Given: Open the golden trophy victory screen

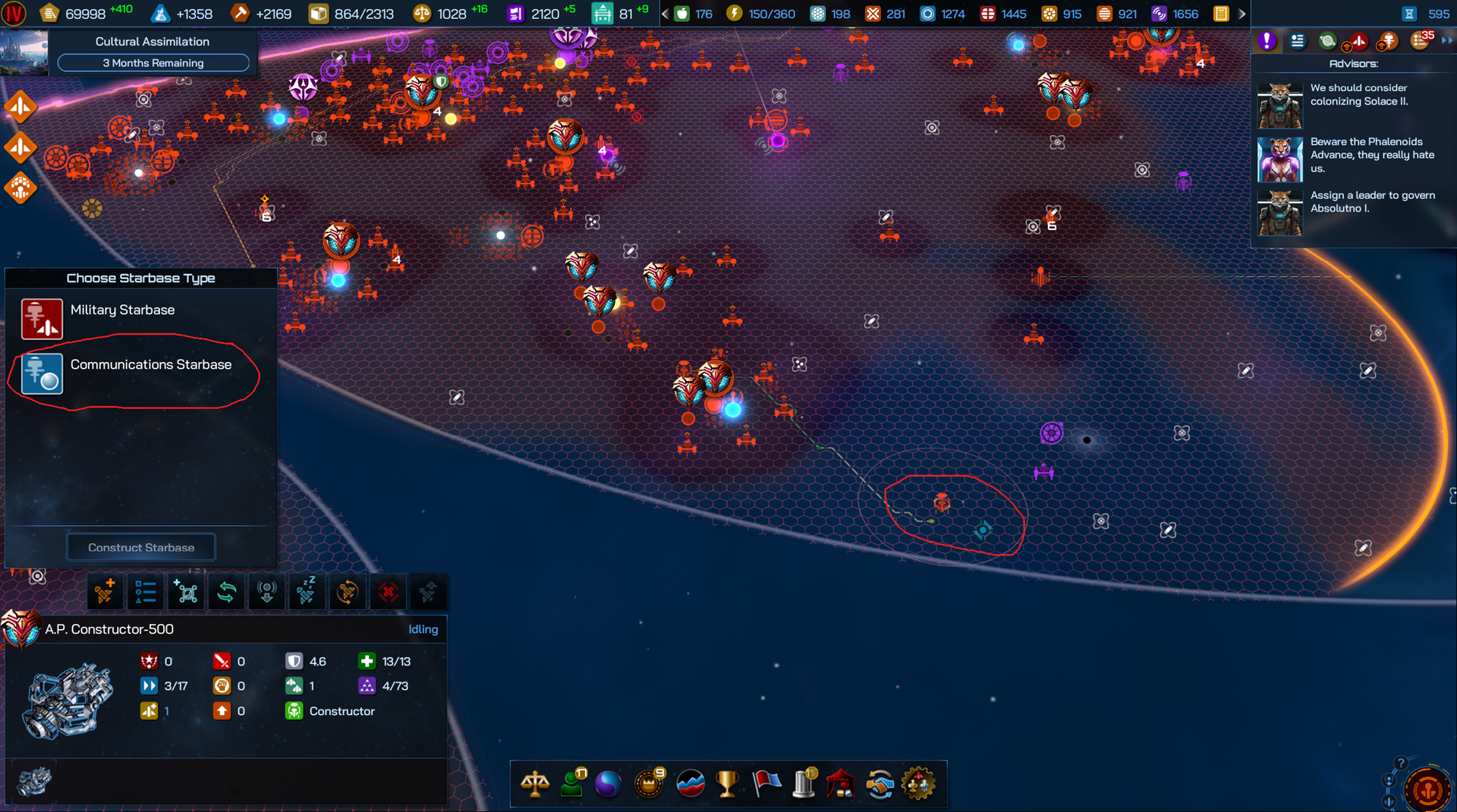Looking at the screenshot, I should pos(727,784).
